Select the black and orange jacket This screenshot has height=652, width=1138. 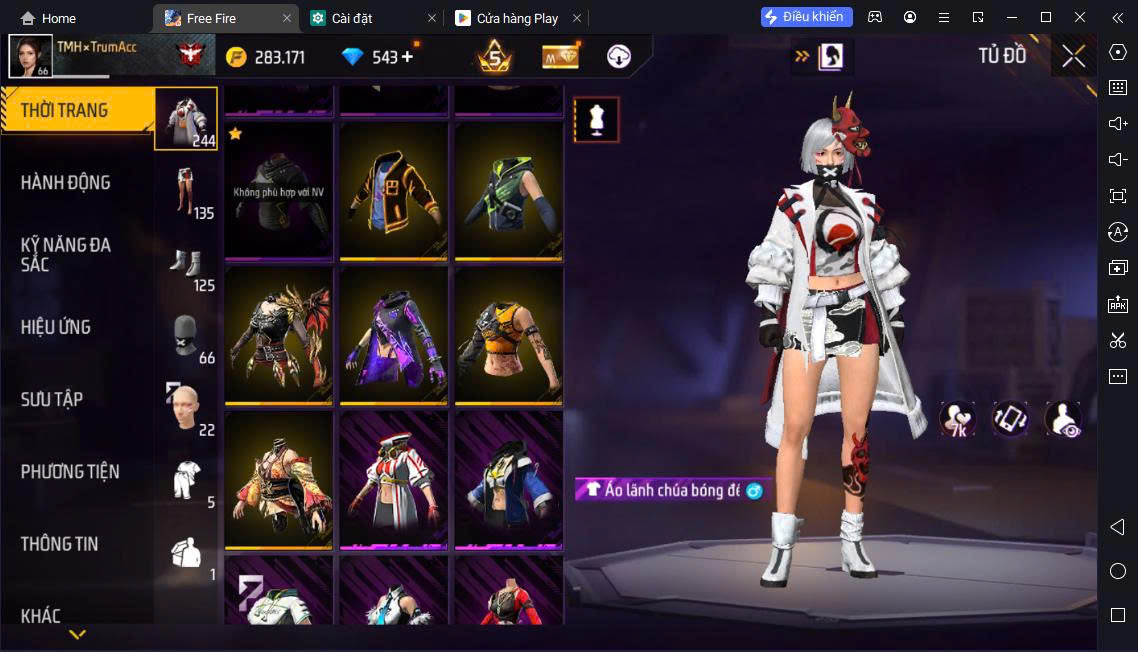click(394, 192)
